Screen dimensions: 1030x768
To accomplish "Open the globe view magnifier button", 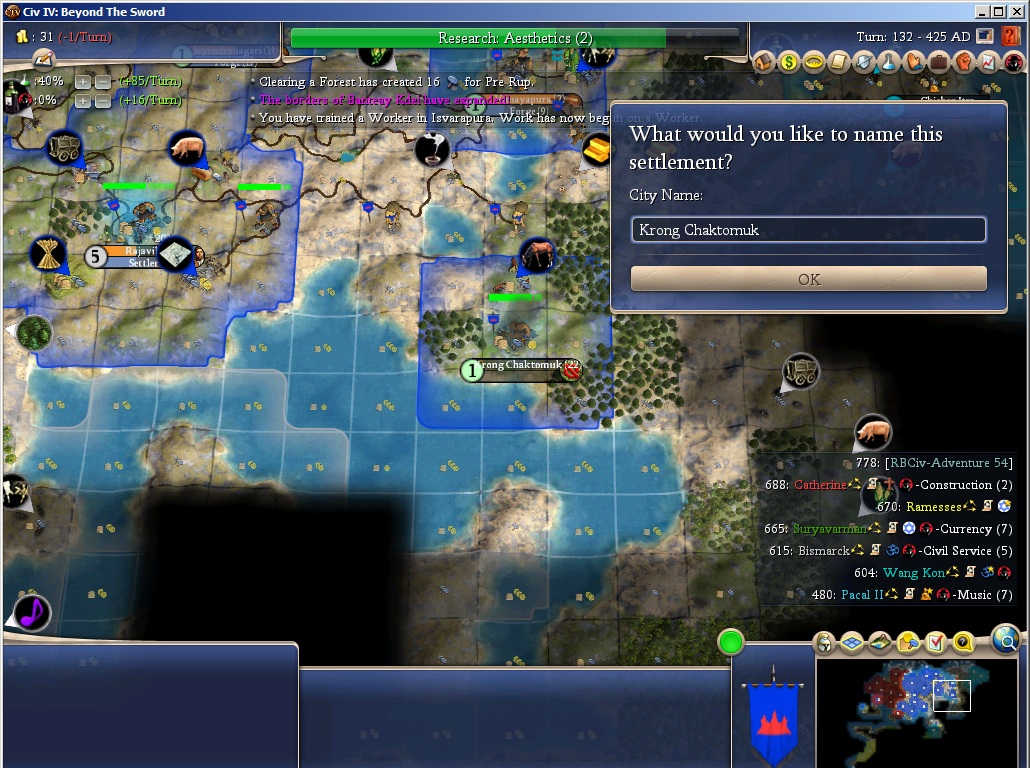I will click(1007, 638).
